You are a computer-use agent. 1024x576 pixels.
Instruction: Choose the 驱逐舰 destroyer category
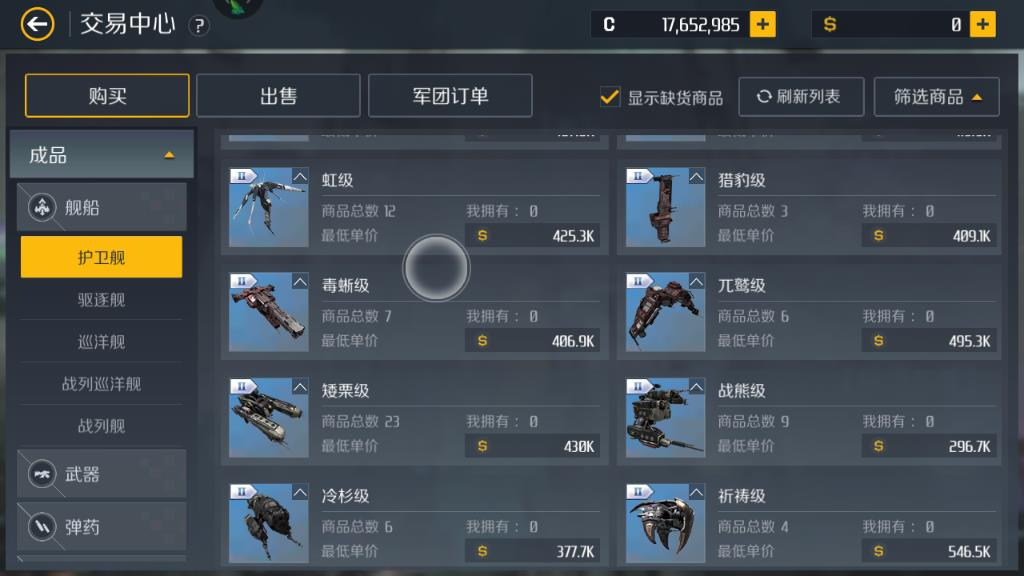click(101, 300)
